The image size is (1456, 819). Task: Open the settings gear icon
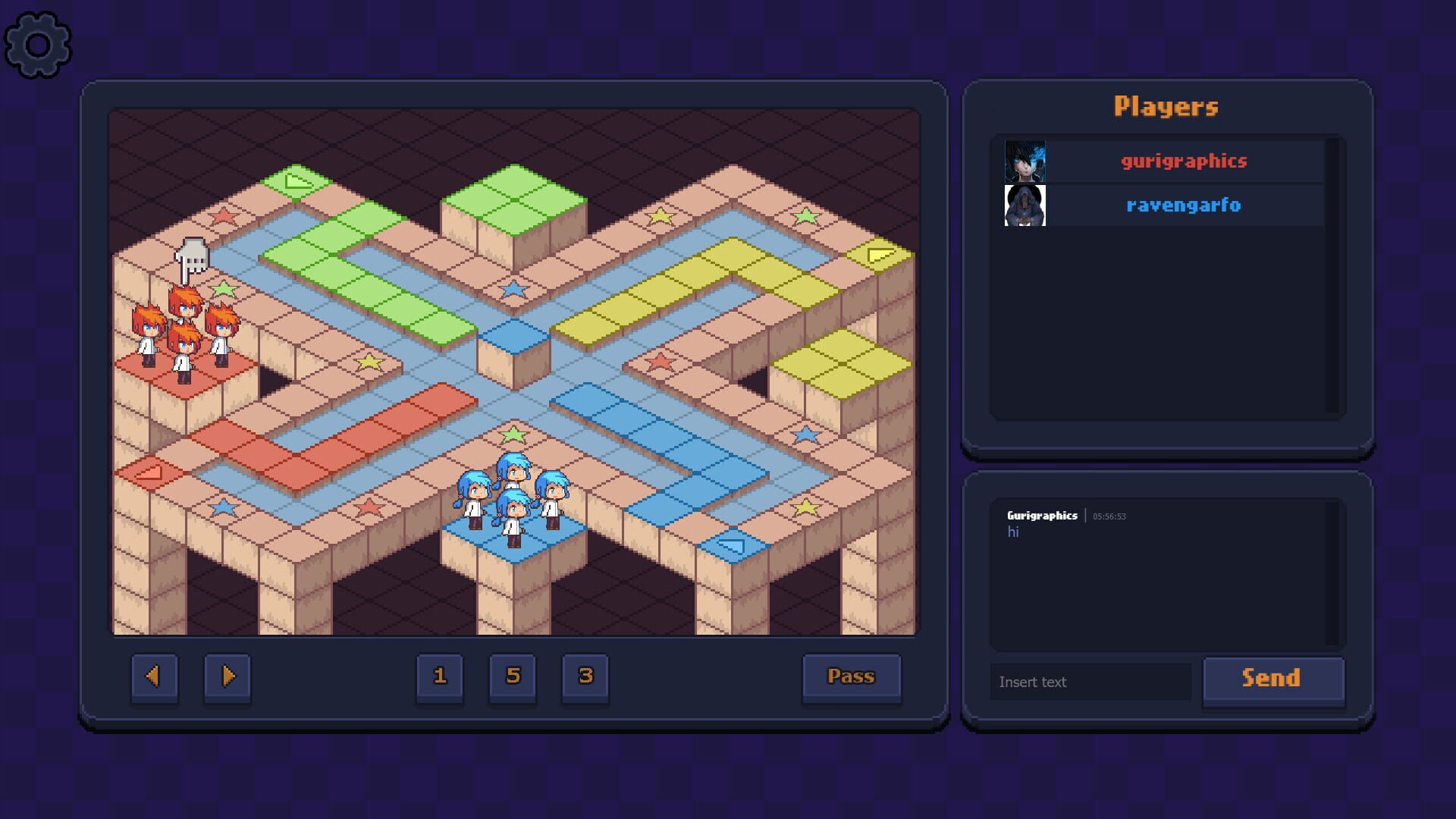[38, 43]
